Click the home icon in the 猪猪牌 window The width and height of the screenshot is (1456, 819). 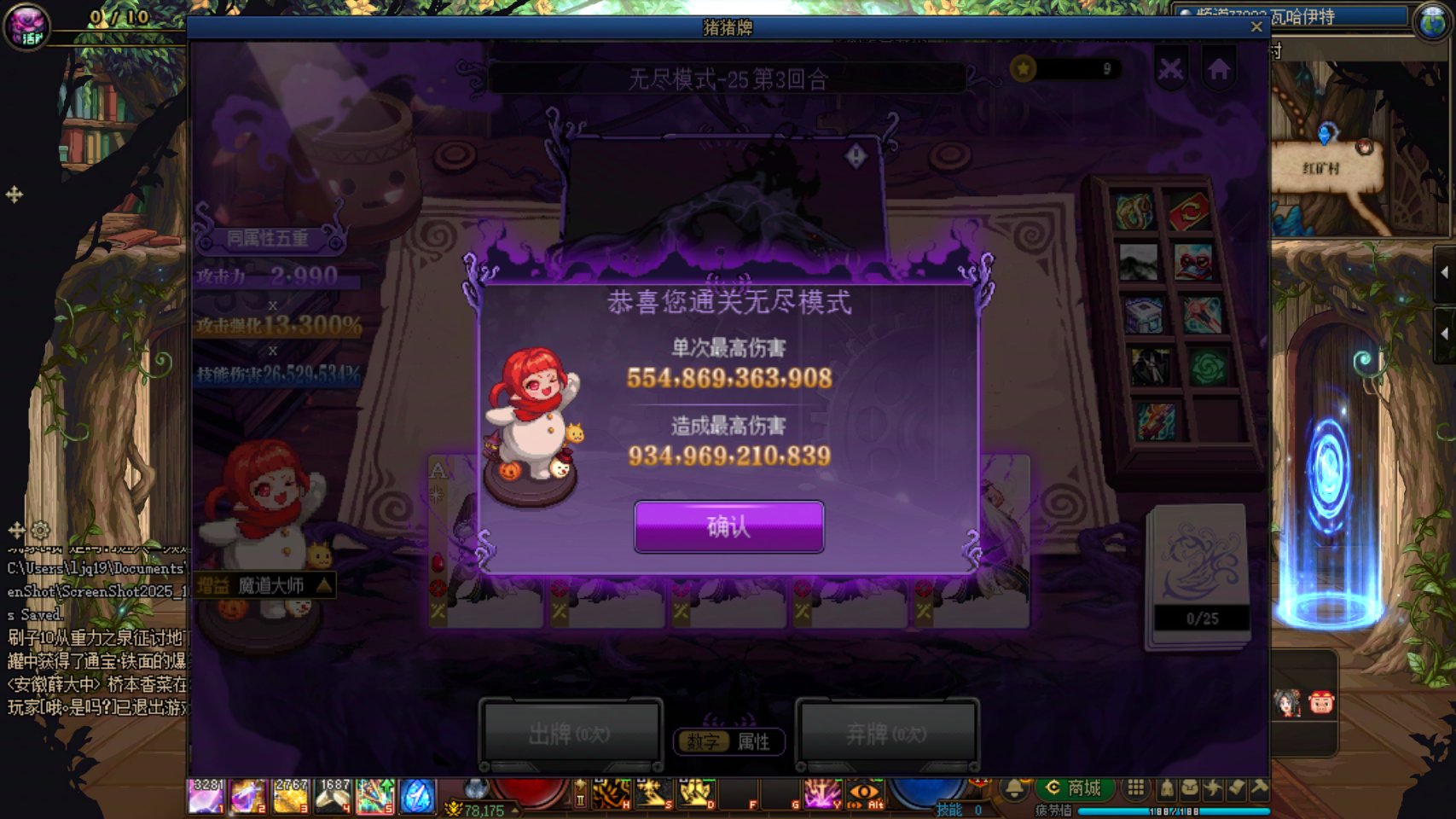1219,68
